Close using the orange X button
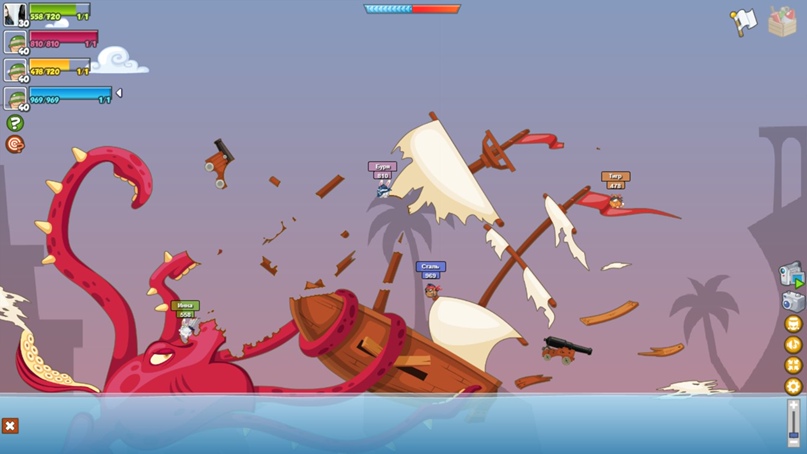This screenshot has height=454, width=807. coord(10,426)
